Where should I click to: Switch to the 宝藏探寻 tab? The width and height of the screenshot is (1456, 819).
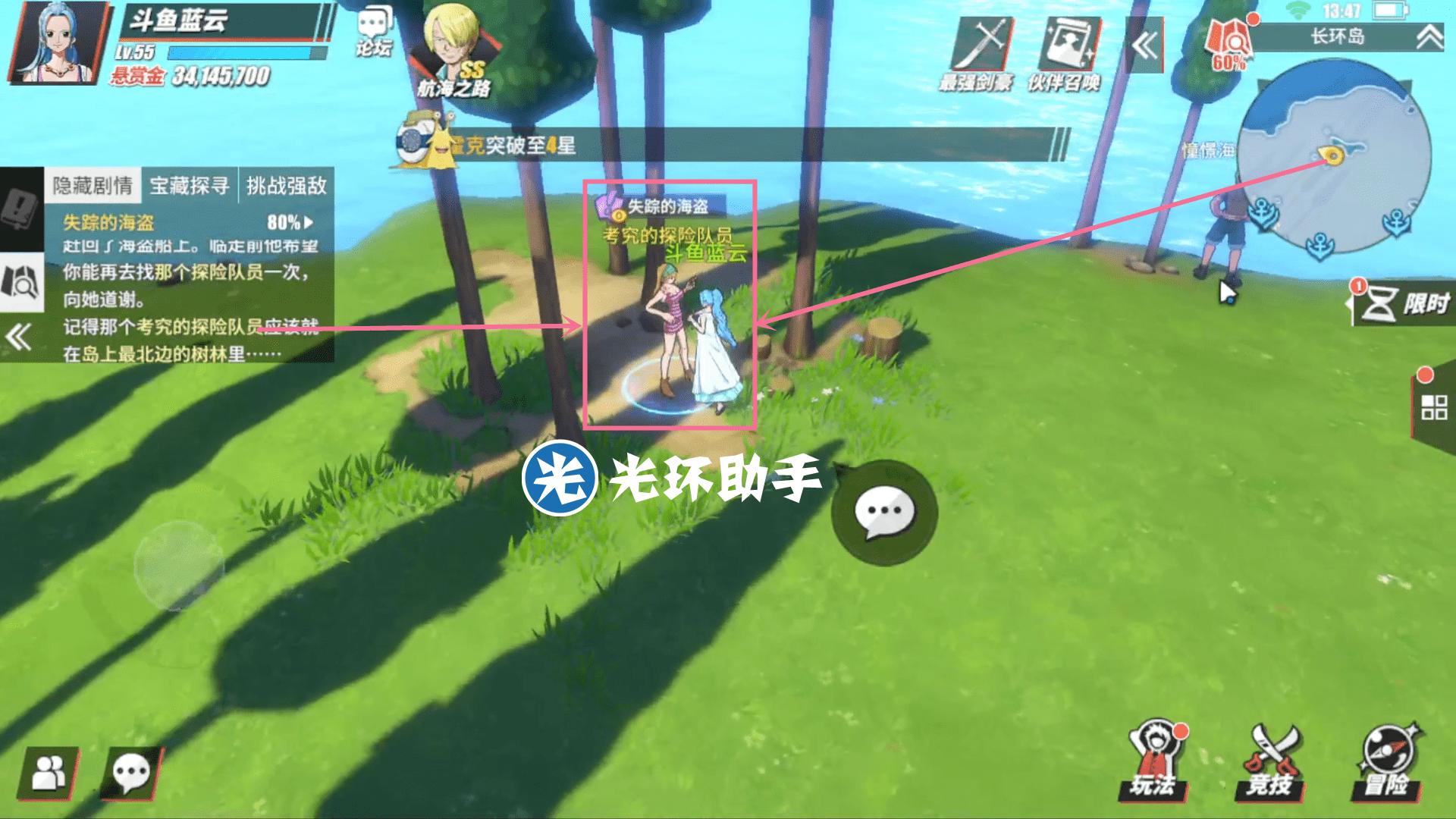point(191,186)
